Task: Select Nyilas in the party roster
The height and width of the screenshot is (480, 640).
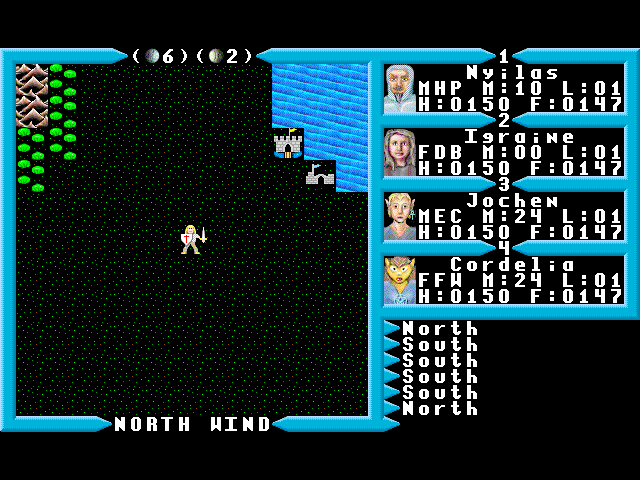Action: point(504,88)
